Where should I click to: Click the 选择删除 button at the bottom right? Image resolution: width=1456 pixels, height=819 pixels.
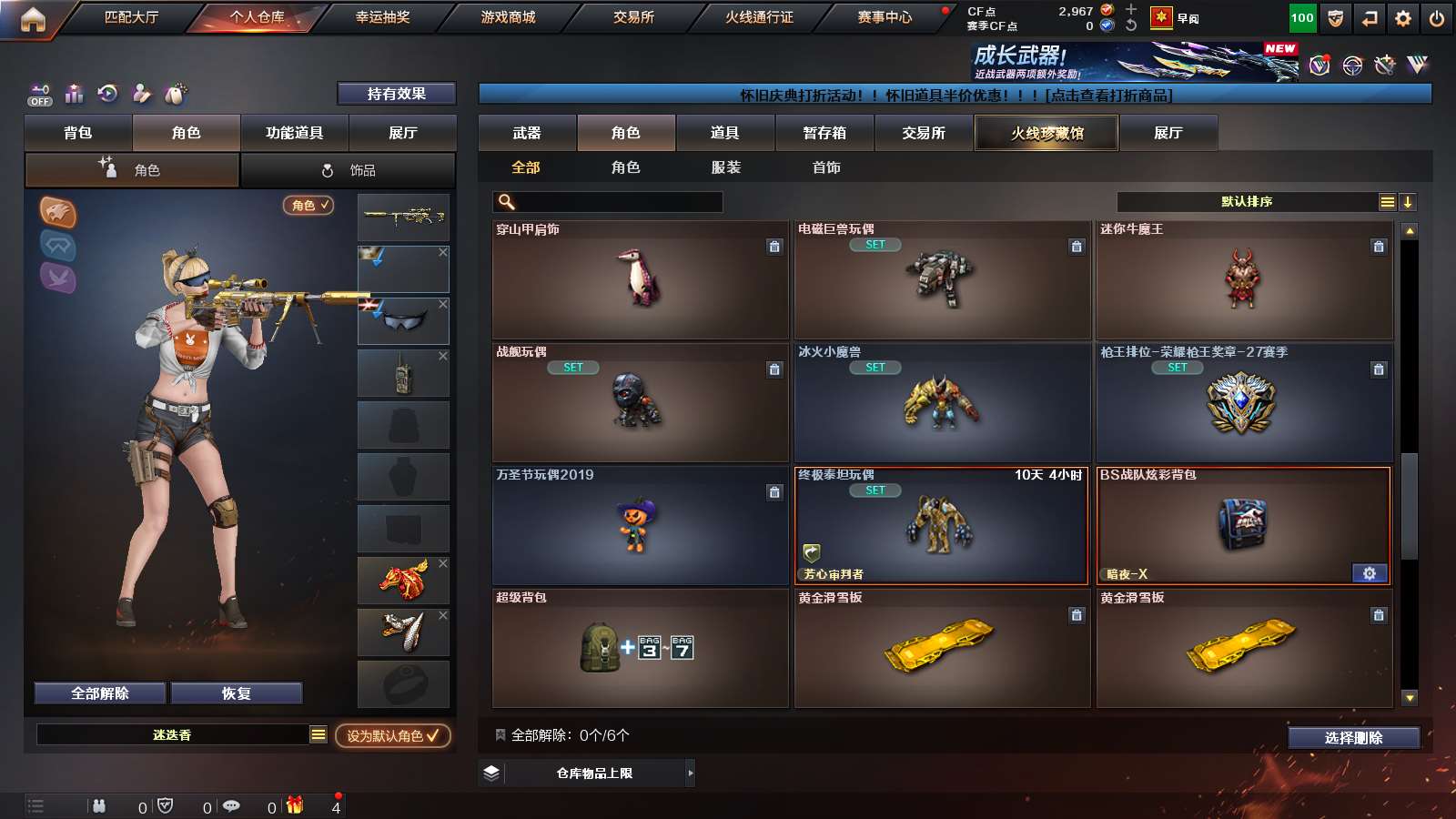coord(1353,738)
